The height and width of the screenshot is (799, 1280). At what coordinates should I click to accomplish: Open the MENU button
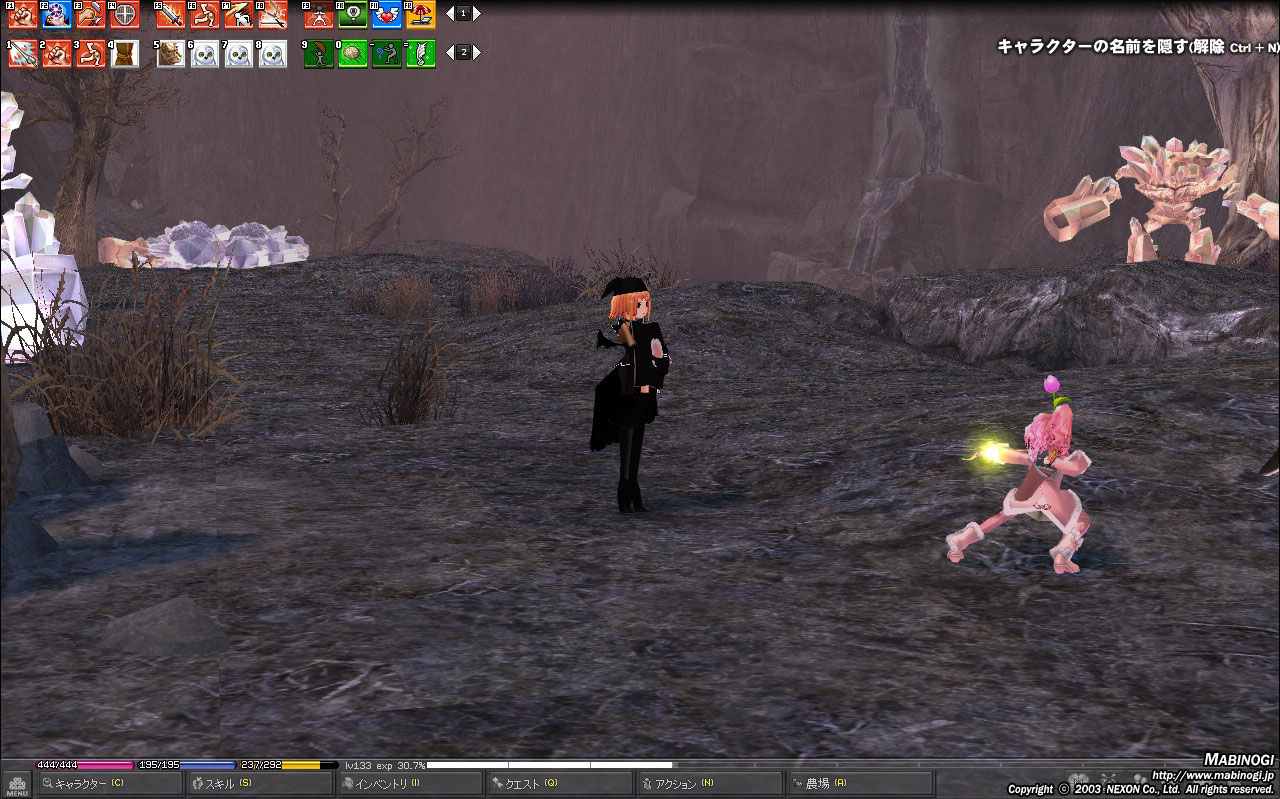coord(17,785)
